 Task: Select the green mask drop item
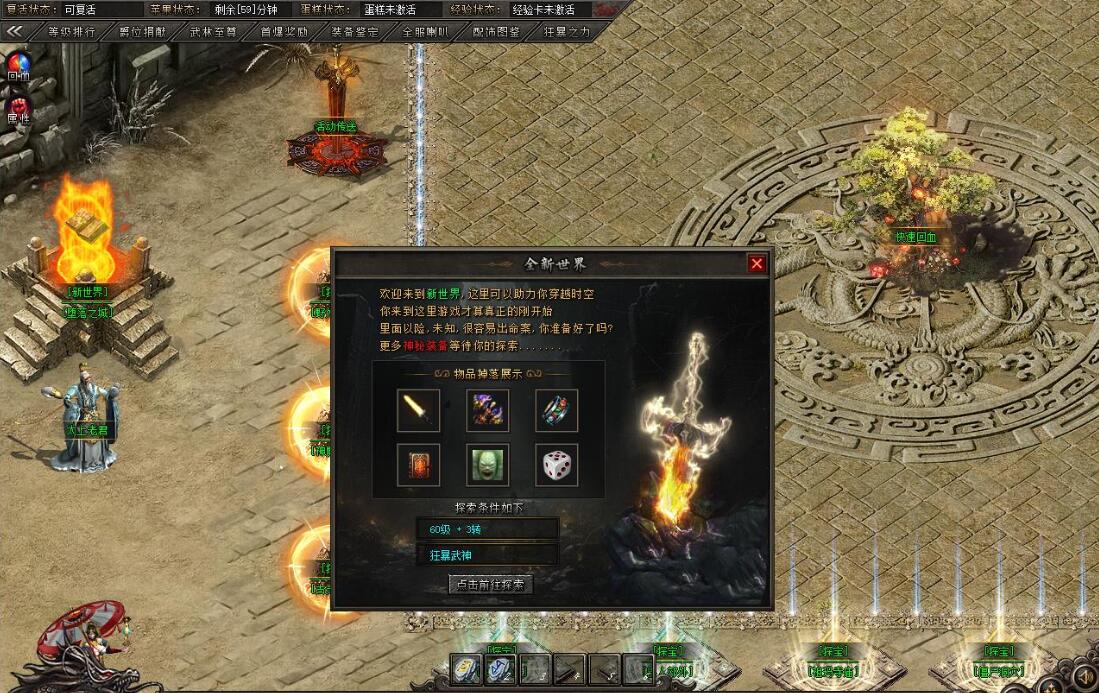coord(487,465)
